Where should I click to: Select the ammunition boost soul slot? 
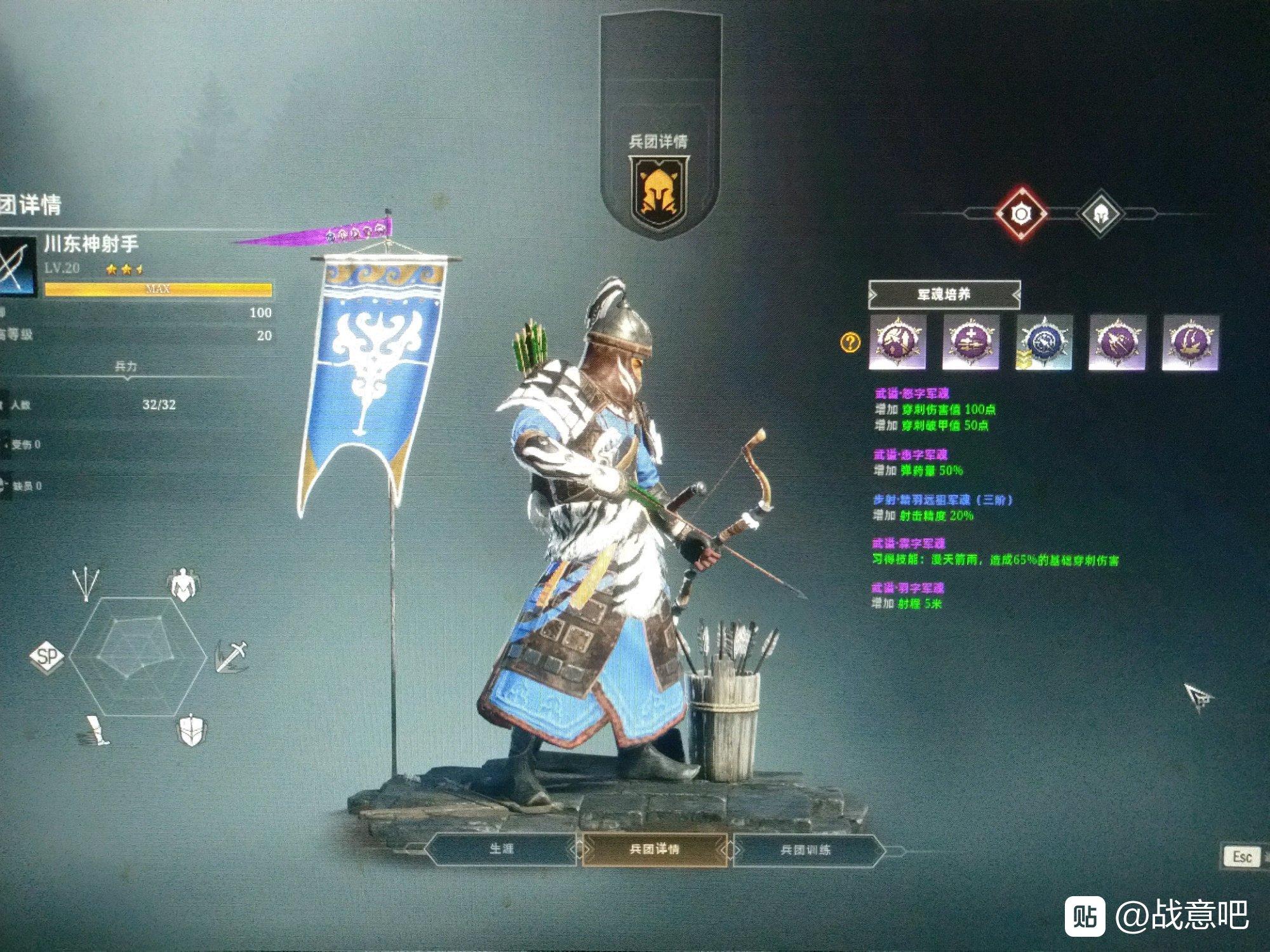(x=970, y=343)
